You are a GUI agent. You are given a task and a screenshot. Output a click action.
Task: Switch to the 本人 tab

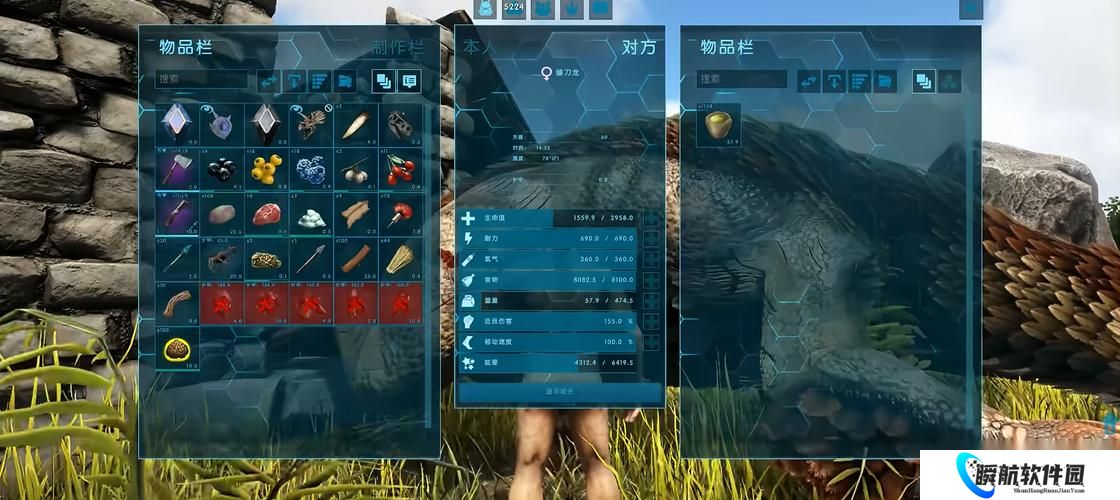click(478, 48)
